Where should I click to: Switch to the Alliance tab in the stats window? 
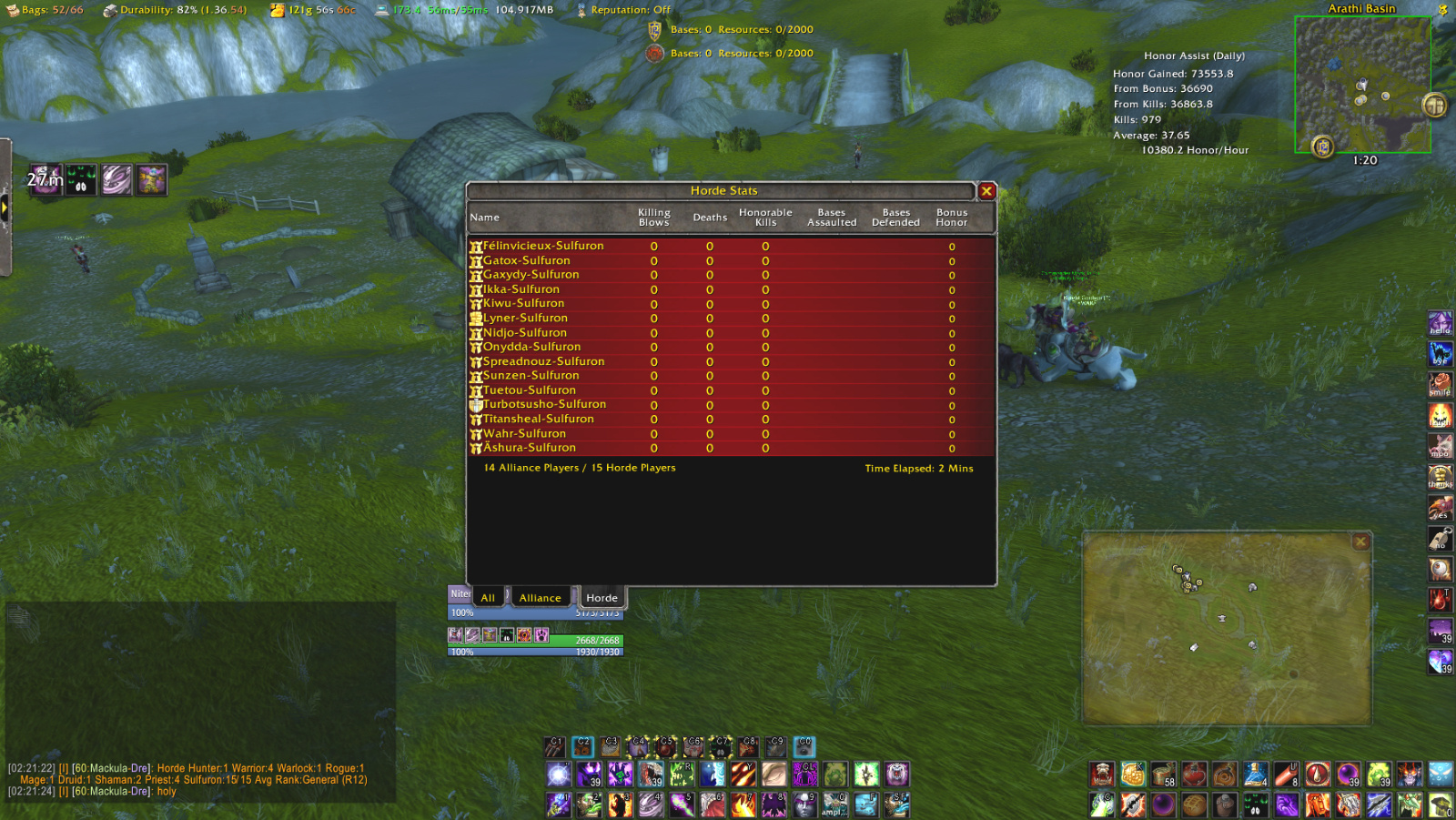click(541, 598)
